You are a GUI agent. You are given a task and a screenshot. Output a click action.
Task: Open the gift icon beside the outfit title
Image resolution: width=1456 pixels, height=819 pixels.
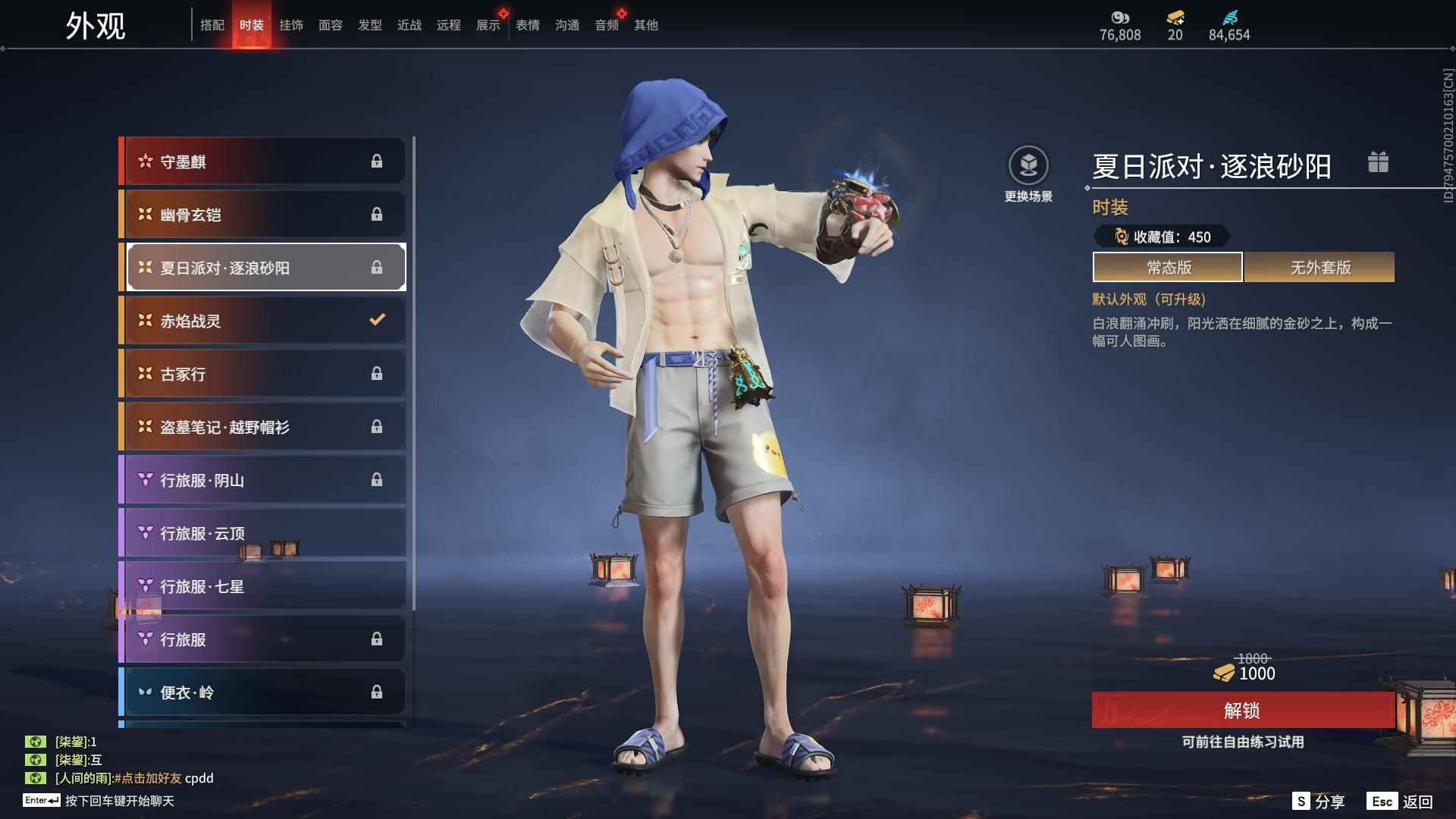pos(1378,162)
